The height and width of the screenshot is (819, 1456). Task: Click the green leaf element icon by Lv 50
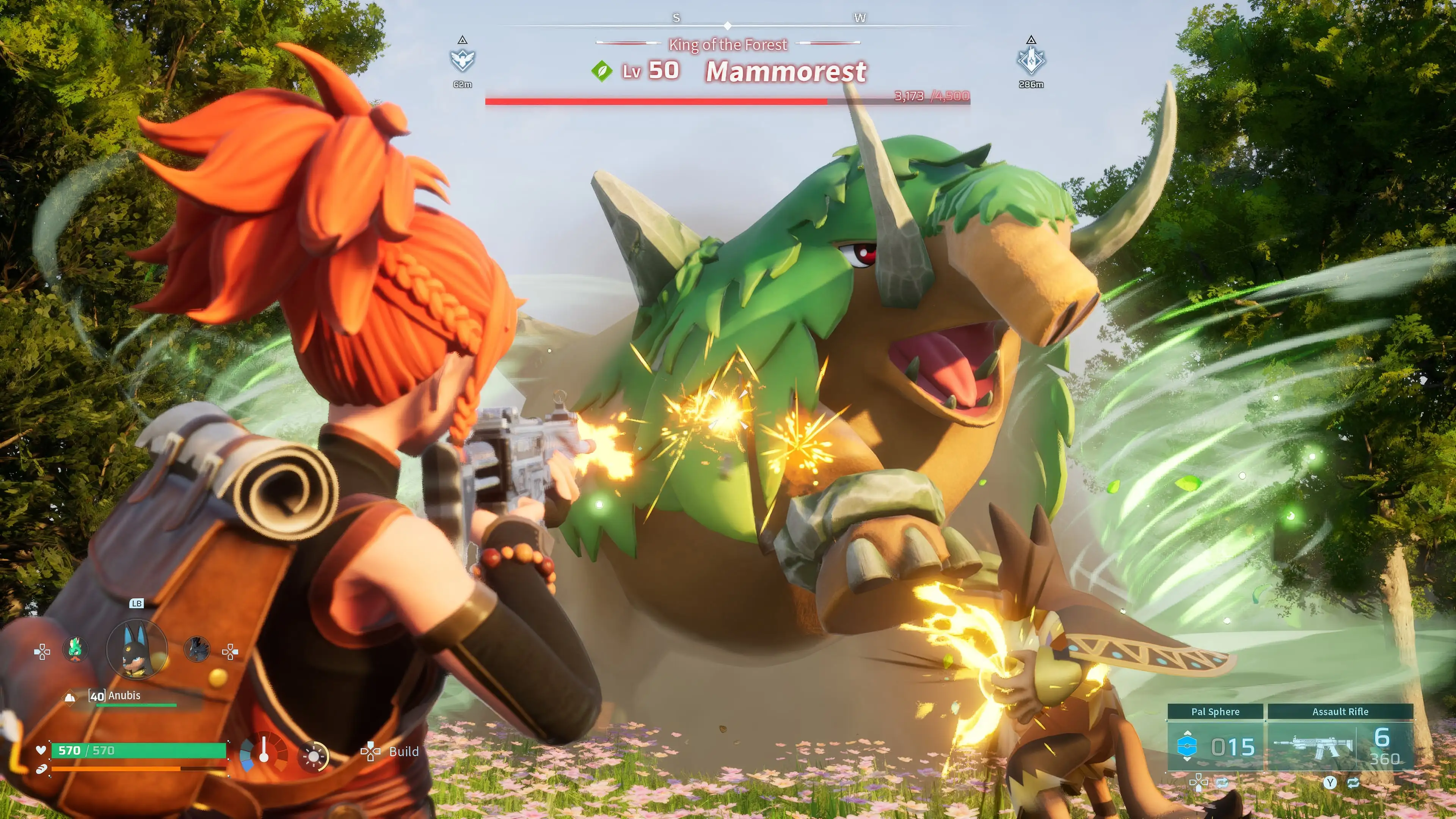(602, 71)
